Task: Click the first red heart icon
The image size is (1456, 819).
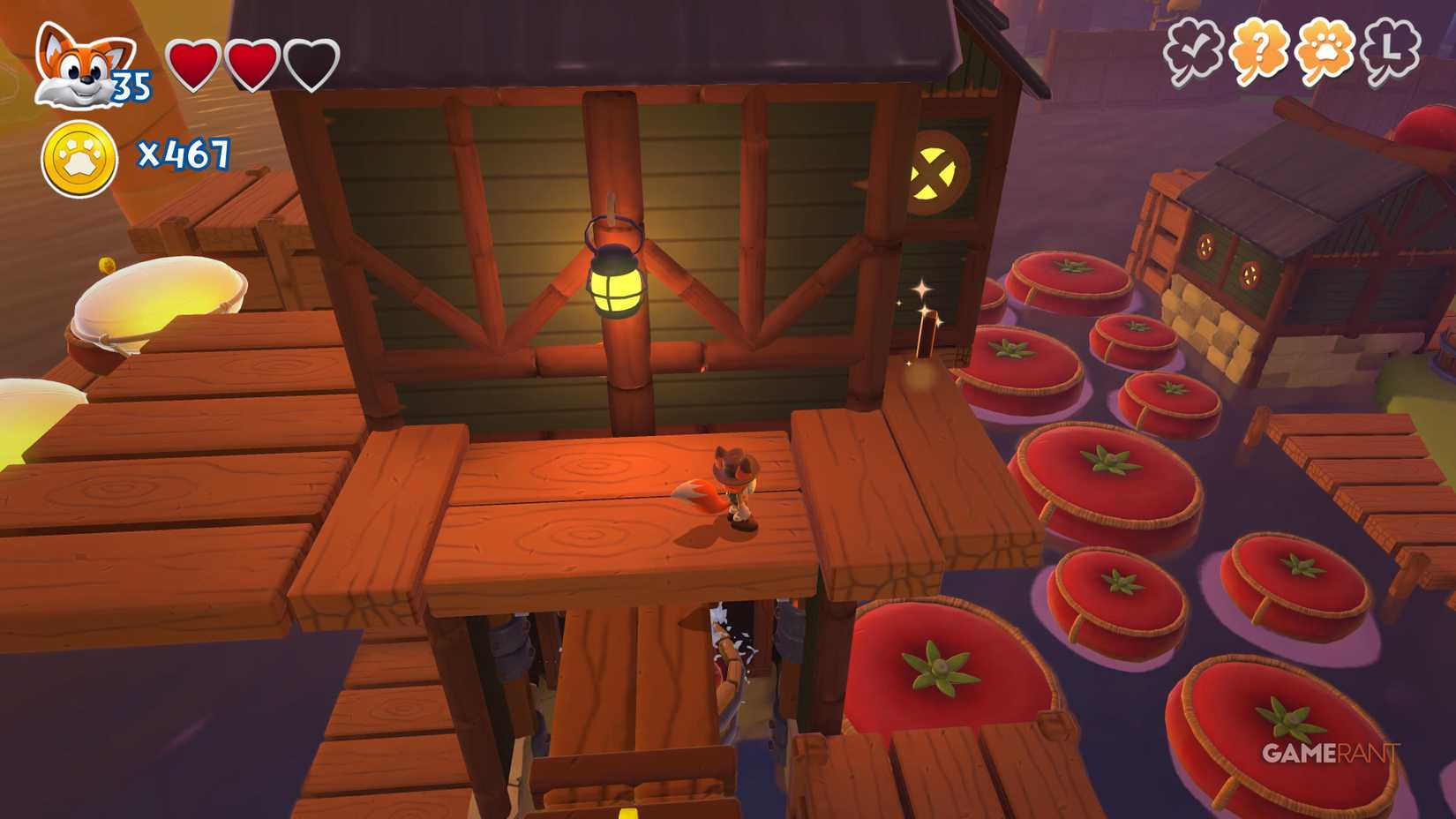Action: click(x=196, y=64)
